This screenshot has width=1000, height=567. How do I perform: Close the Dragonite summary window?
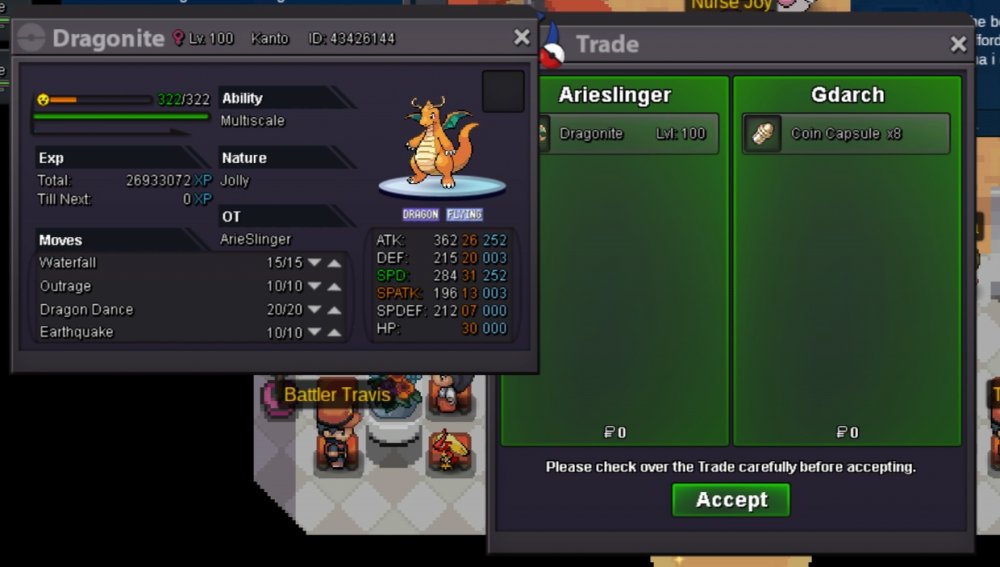pos(522,37)
